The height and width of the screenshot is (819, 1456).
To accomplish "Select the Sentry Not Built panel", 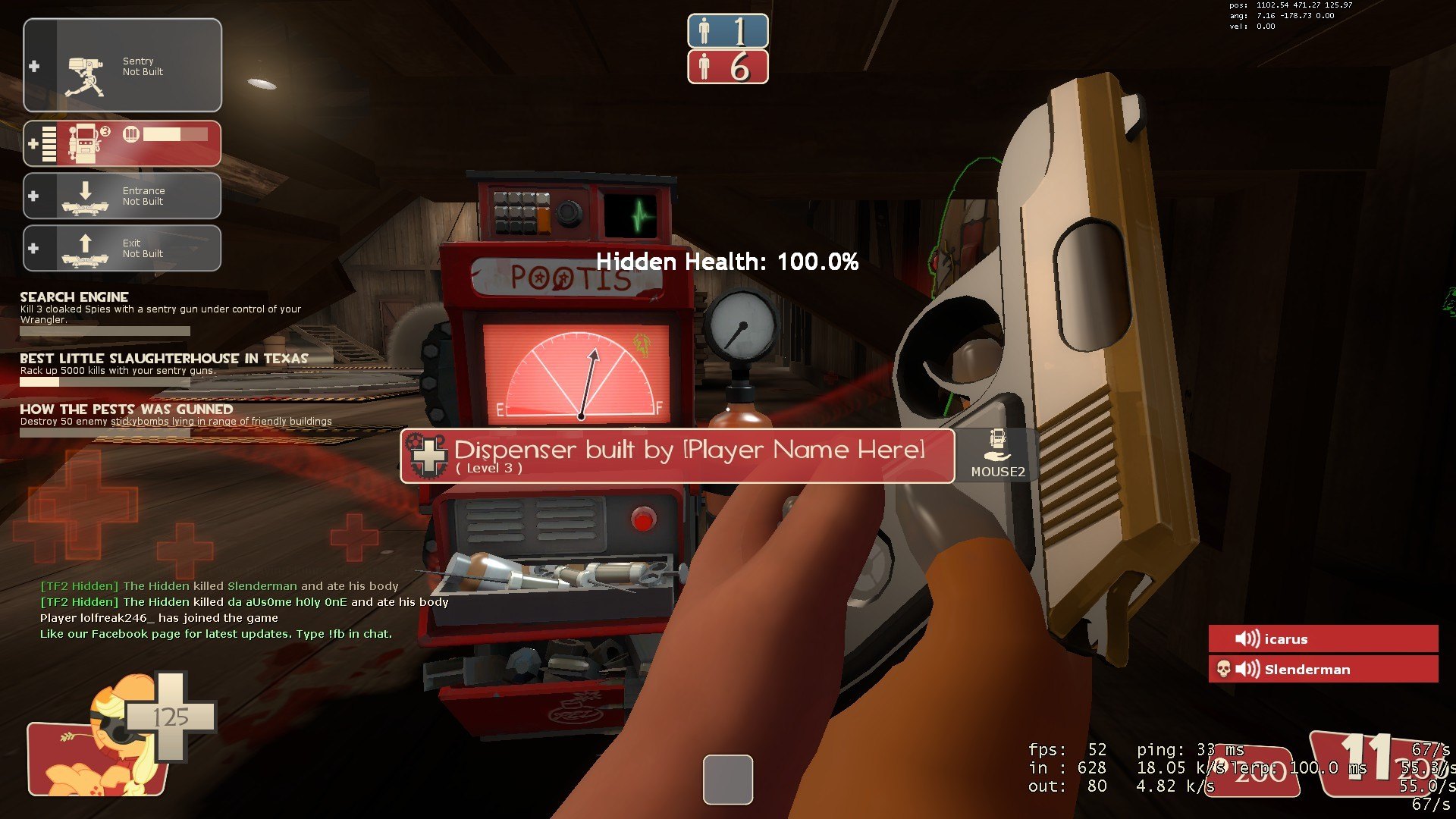I will click(123, 66).
